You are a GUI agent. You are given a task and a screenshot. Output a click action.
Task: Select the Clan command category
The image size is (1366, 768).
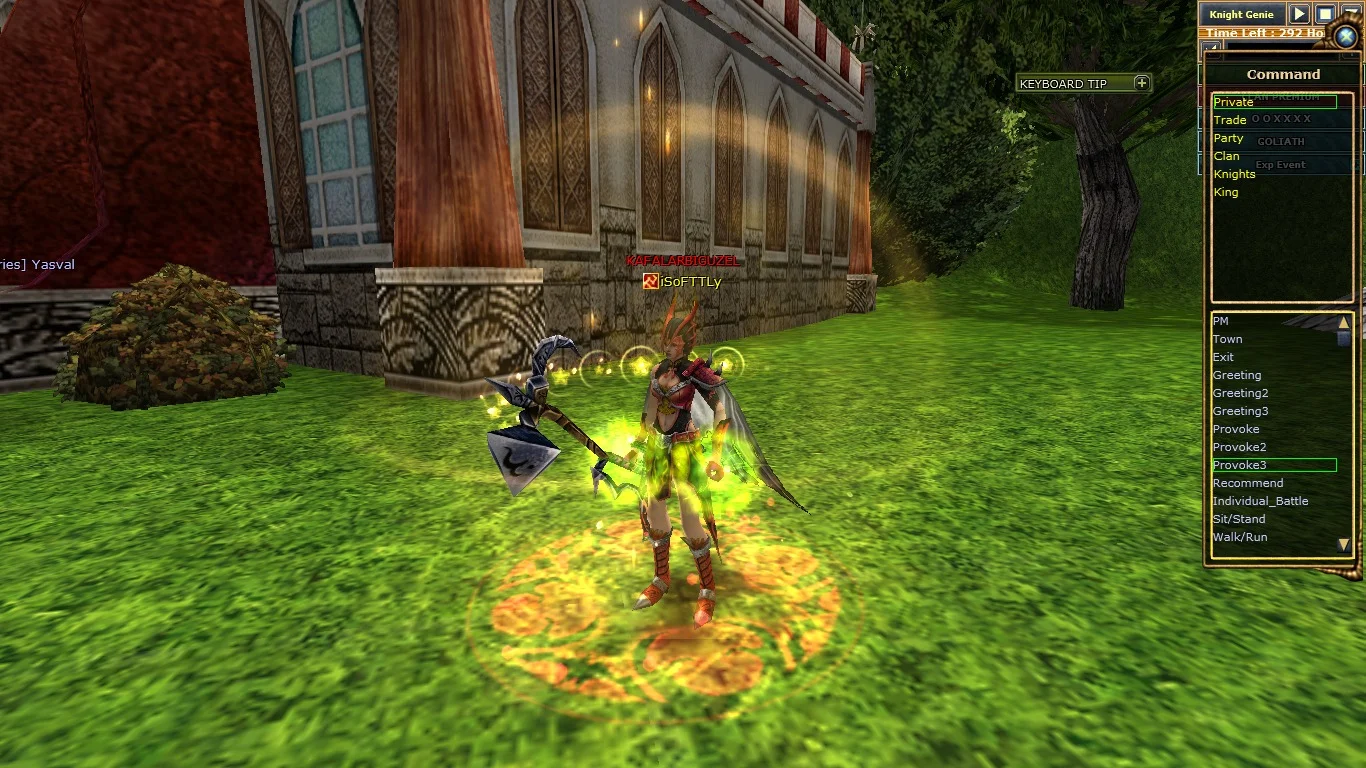point(1226,156)
